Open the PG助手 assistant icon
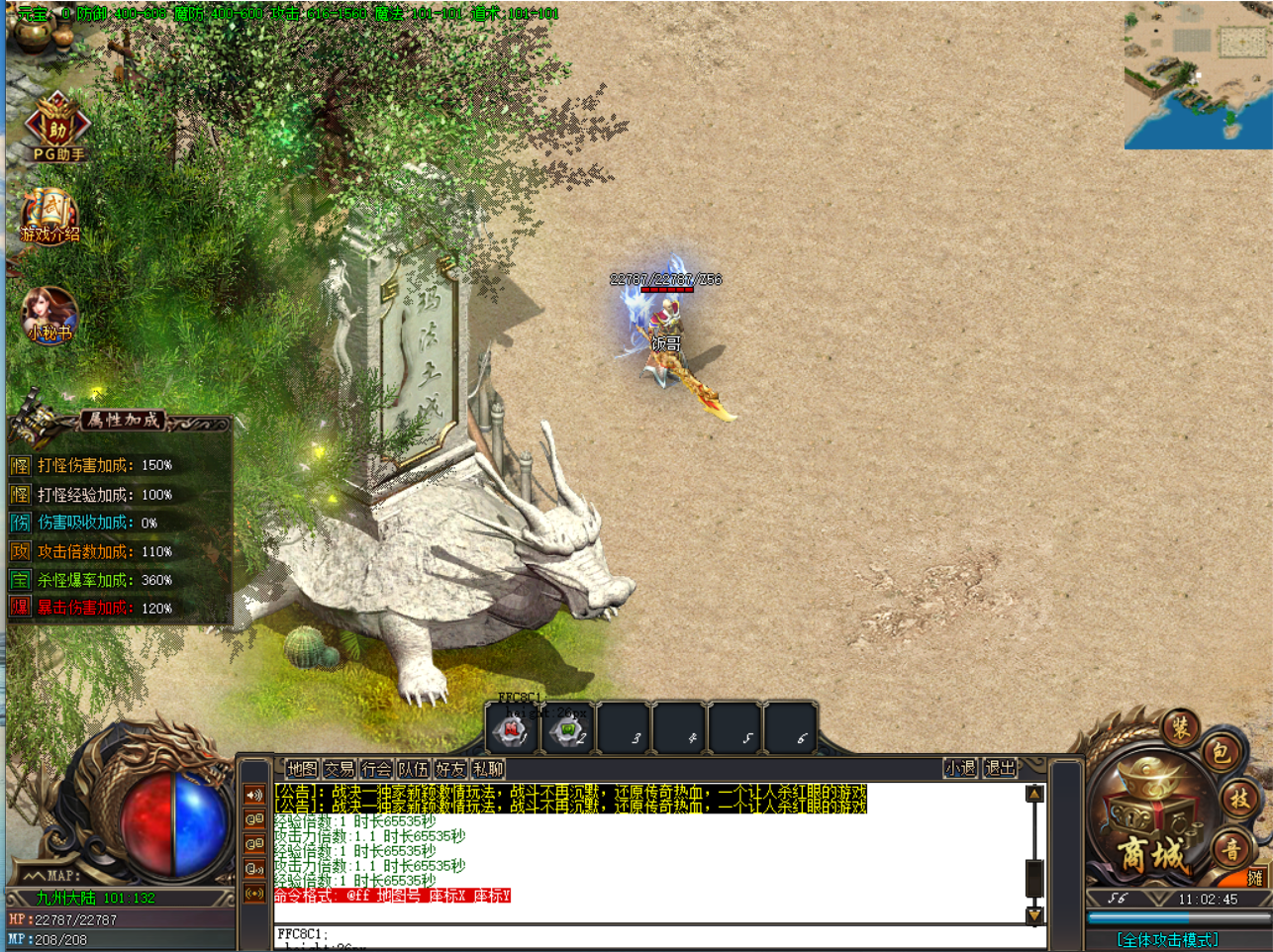Image resolution: width=1273 pixels, height=952 pixels. tap(57, 127)
